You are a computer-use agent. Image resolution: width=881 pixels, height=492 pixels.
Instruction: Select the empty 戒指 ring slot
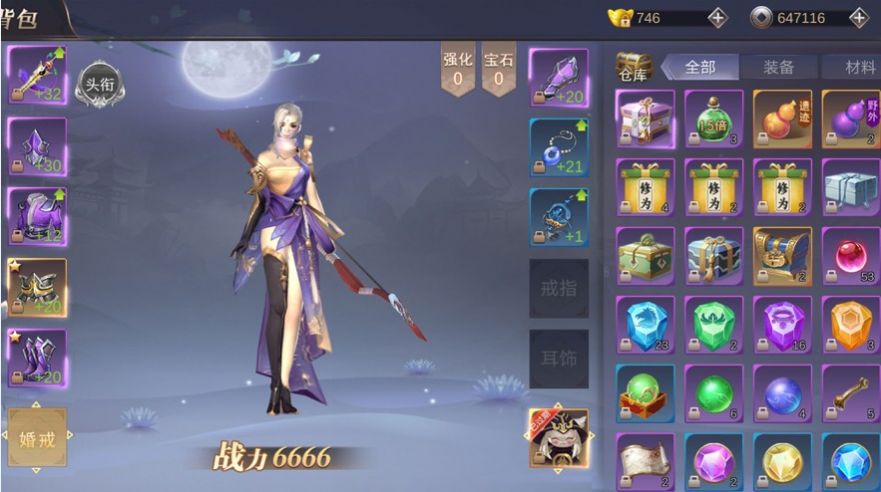point(558,290)
